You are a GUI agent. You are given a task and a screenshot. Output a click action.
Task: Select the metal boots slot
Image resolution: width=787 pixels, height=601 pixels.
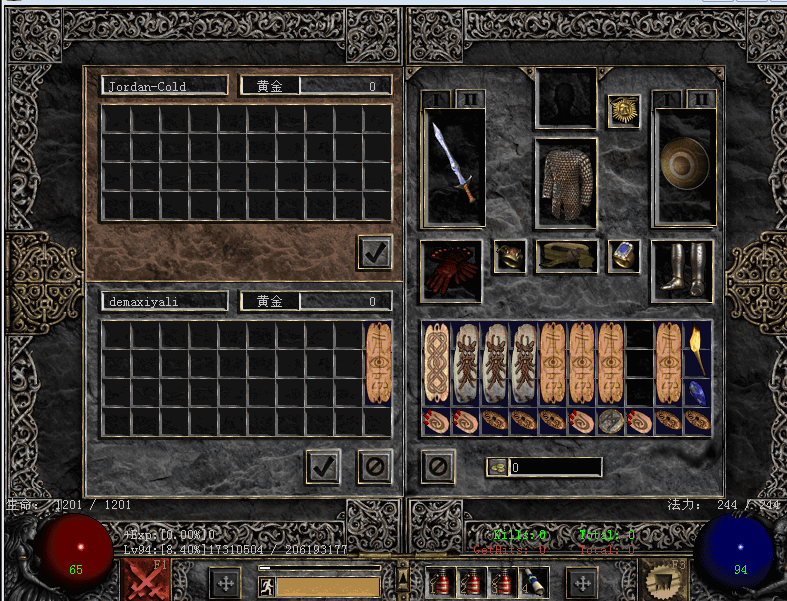click(682, 270)
